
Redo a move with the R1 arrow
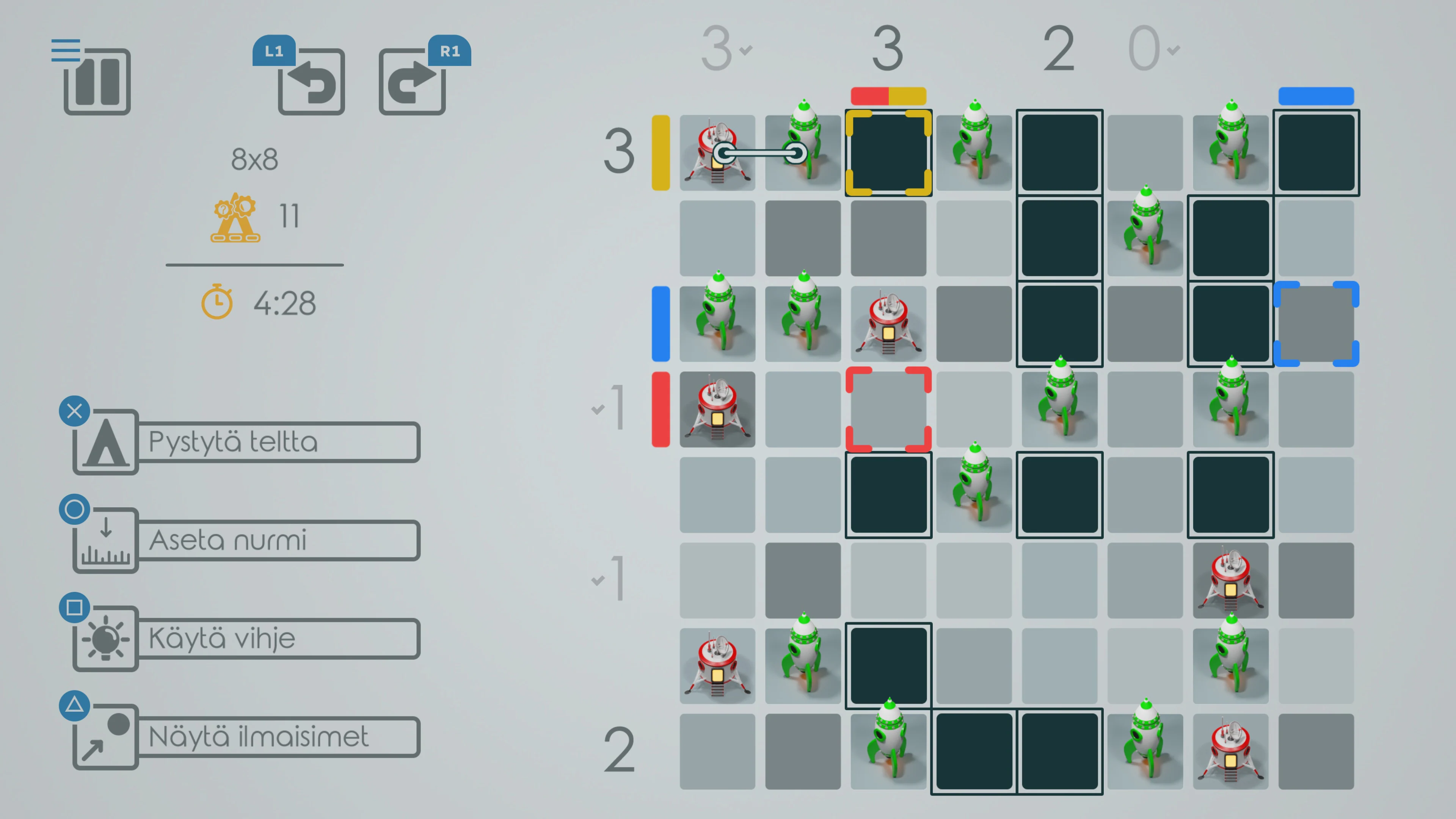[x=412, y=83]
